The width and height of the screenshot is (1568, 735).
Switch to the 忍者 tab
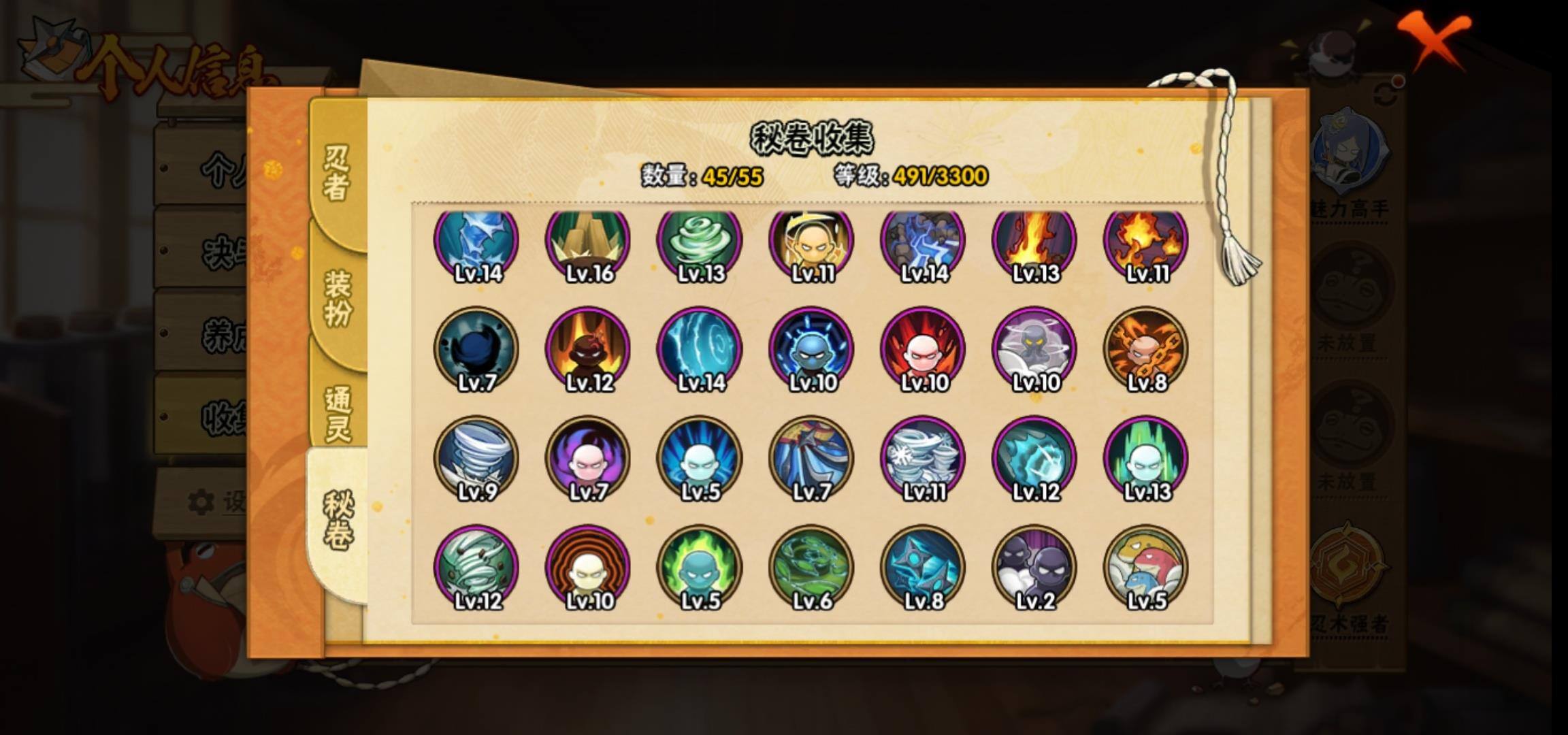(337, 174)
